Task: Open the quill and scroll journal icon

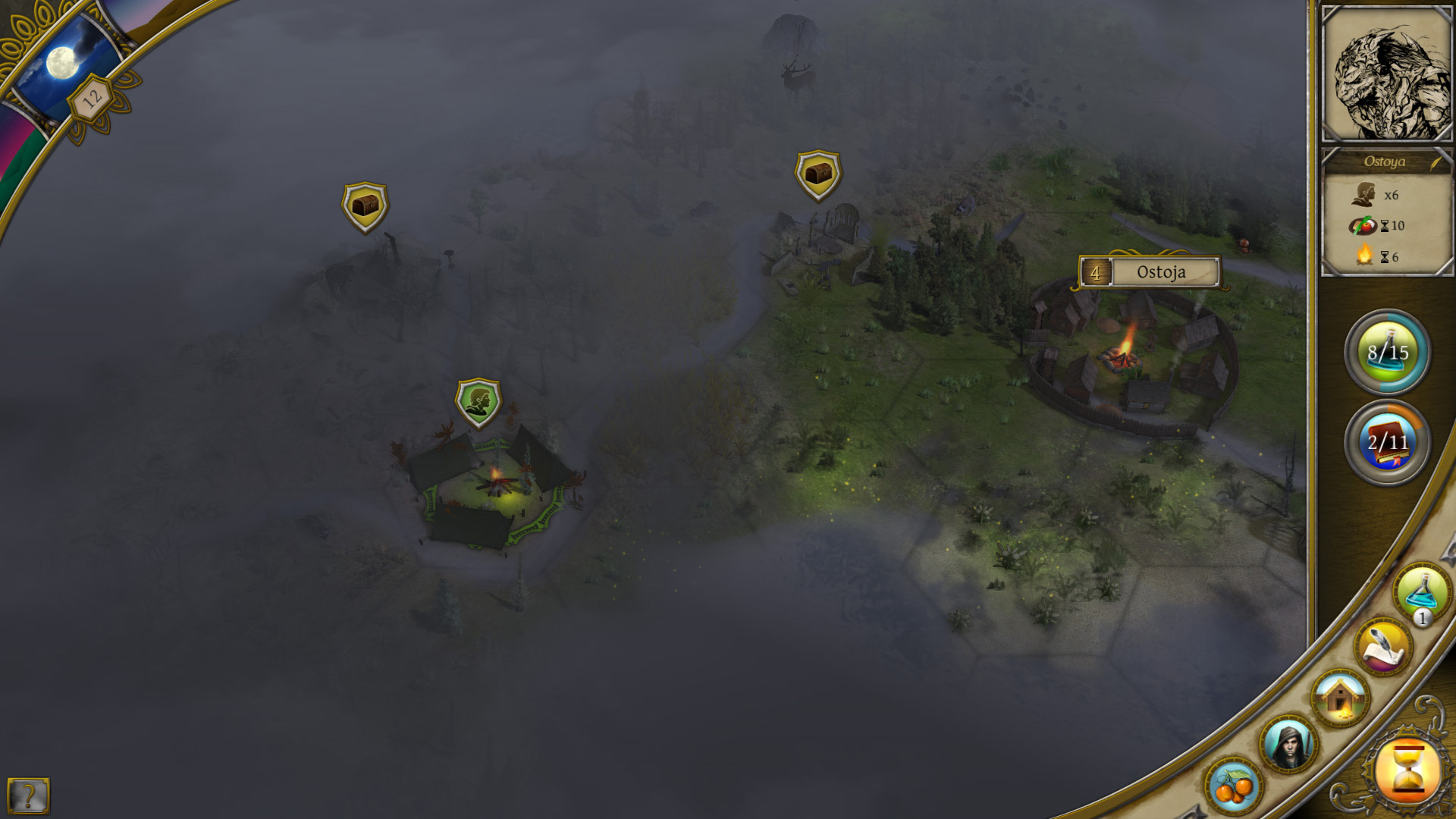Action: [x=1383, y=647]
